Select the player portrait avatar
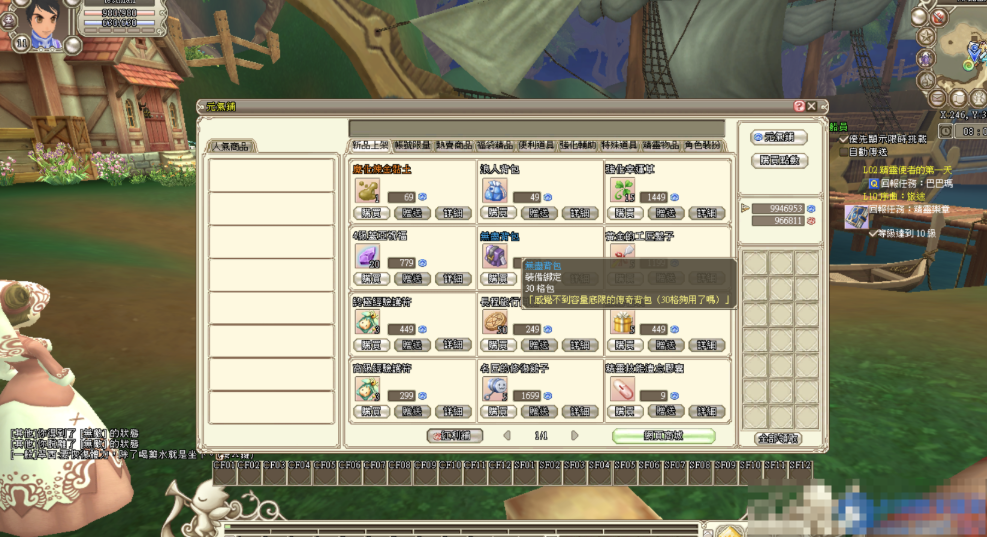Viewport: 987px width, 537px height. [x=43, y=22]
